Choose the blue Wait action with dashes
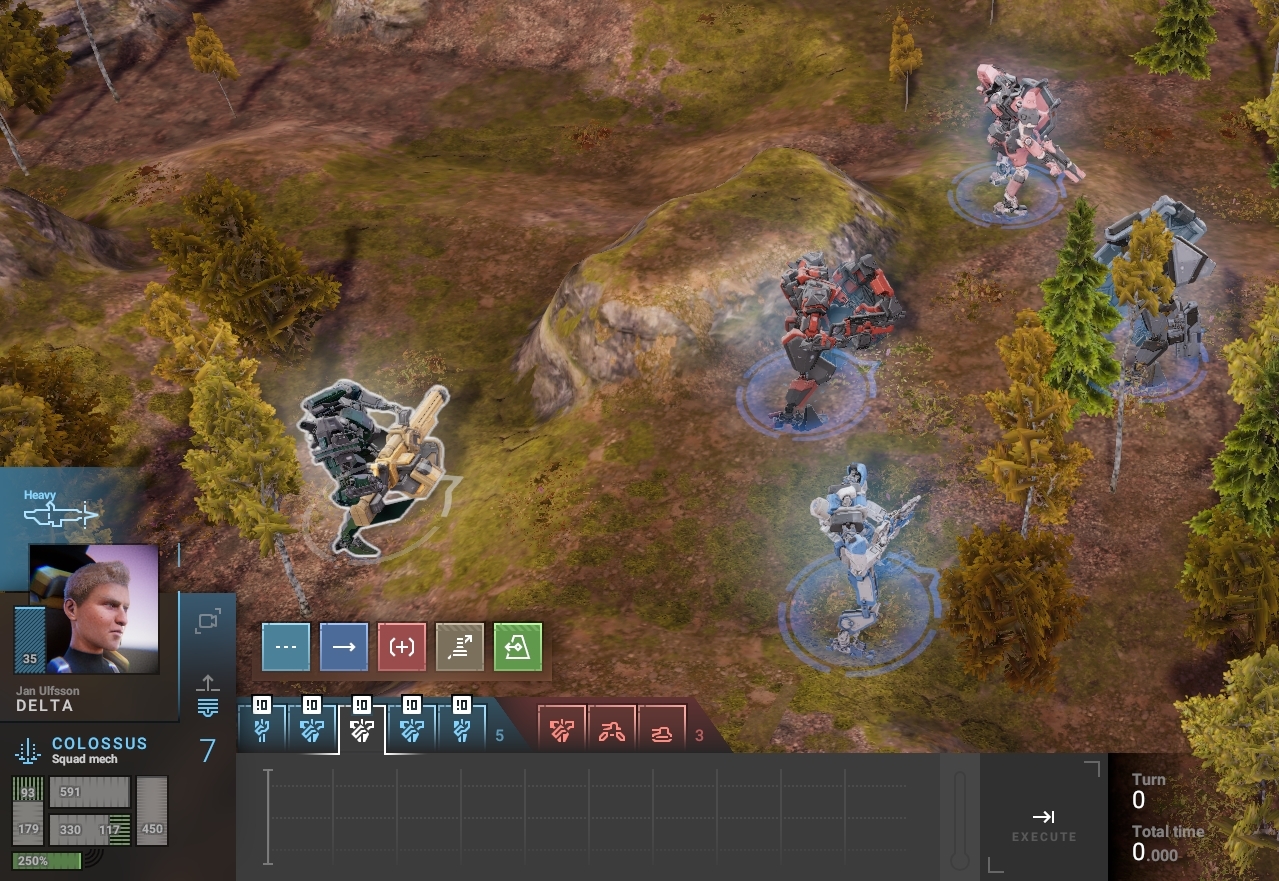The image size is (1279, 881). click(286, 647)
